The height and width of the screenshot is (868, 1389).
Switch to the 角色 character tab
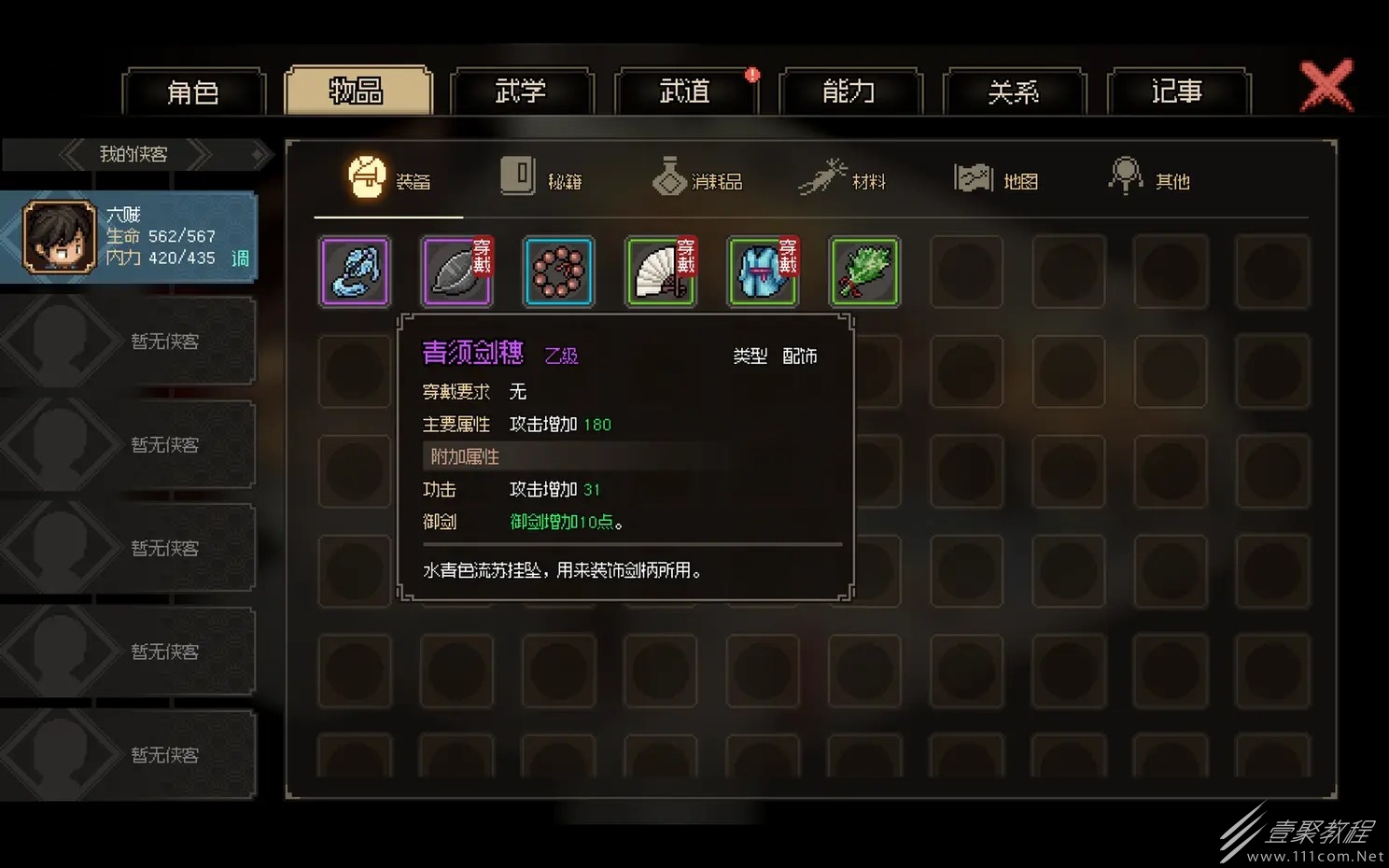click(194, 91)
